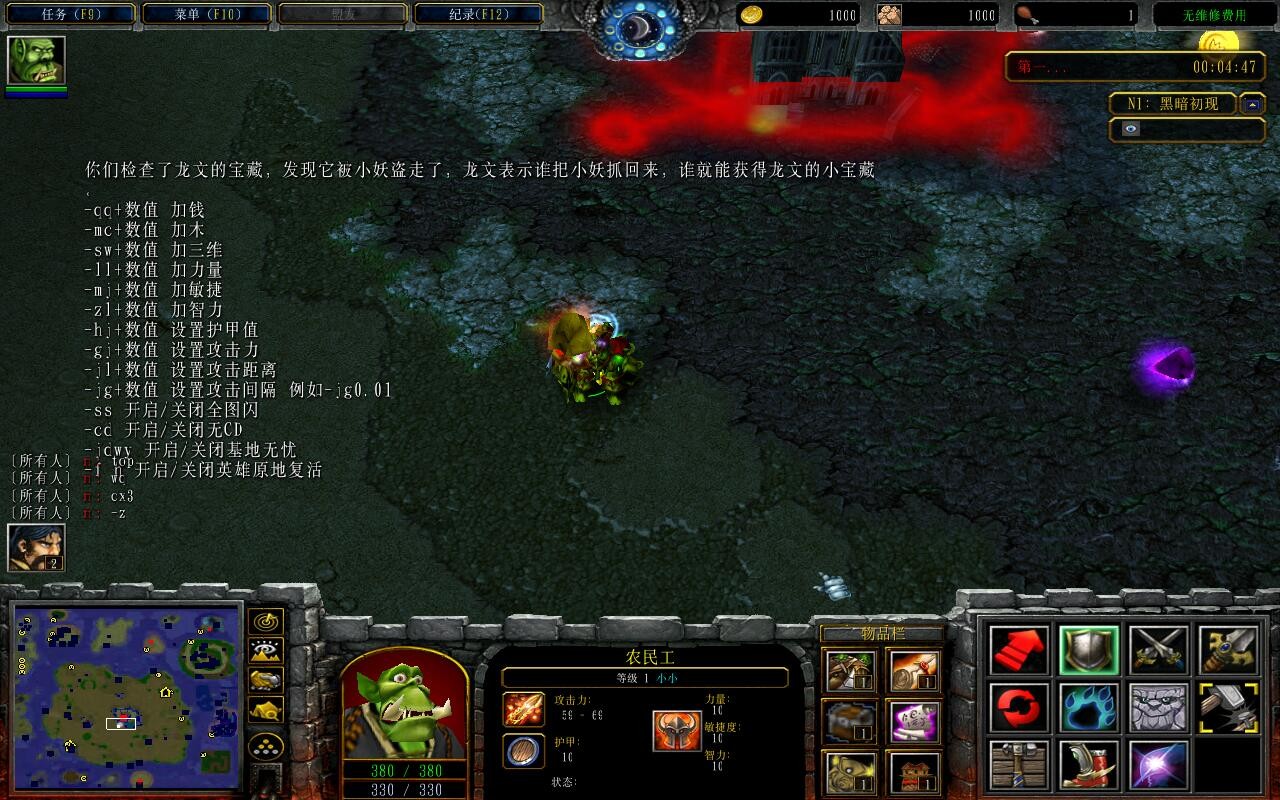Toggle minimap terrain display eye button
The width and height of the screenshot is (1280, 800).
tap(266, 651)
